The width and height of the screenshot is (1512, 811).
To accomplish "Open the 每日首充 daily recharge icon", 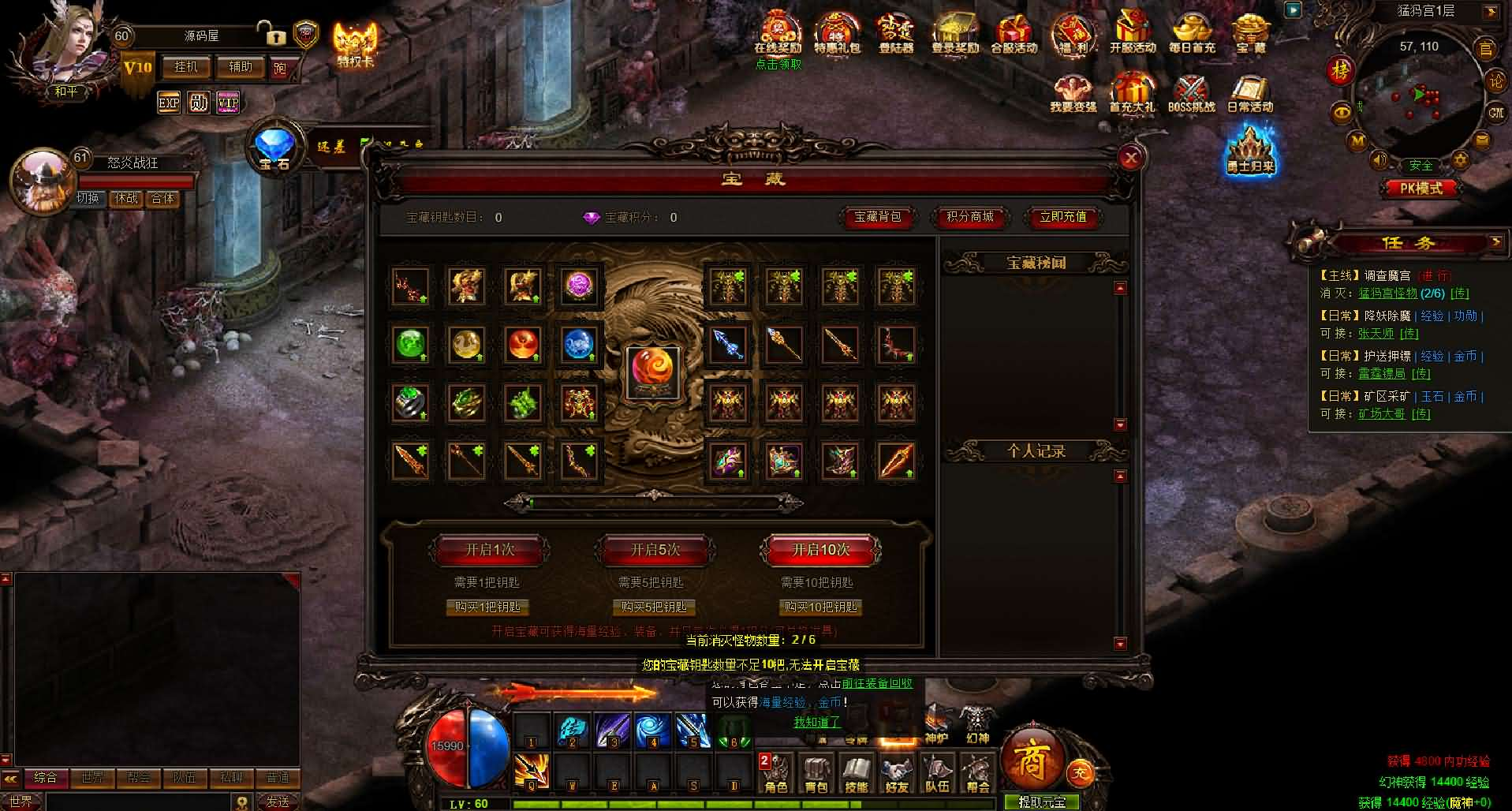I will 1192,33.
